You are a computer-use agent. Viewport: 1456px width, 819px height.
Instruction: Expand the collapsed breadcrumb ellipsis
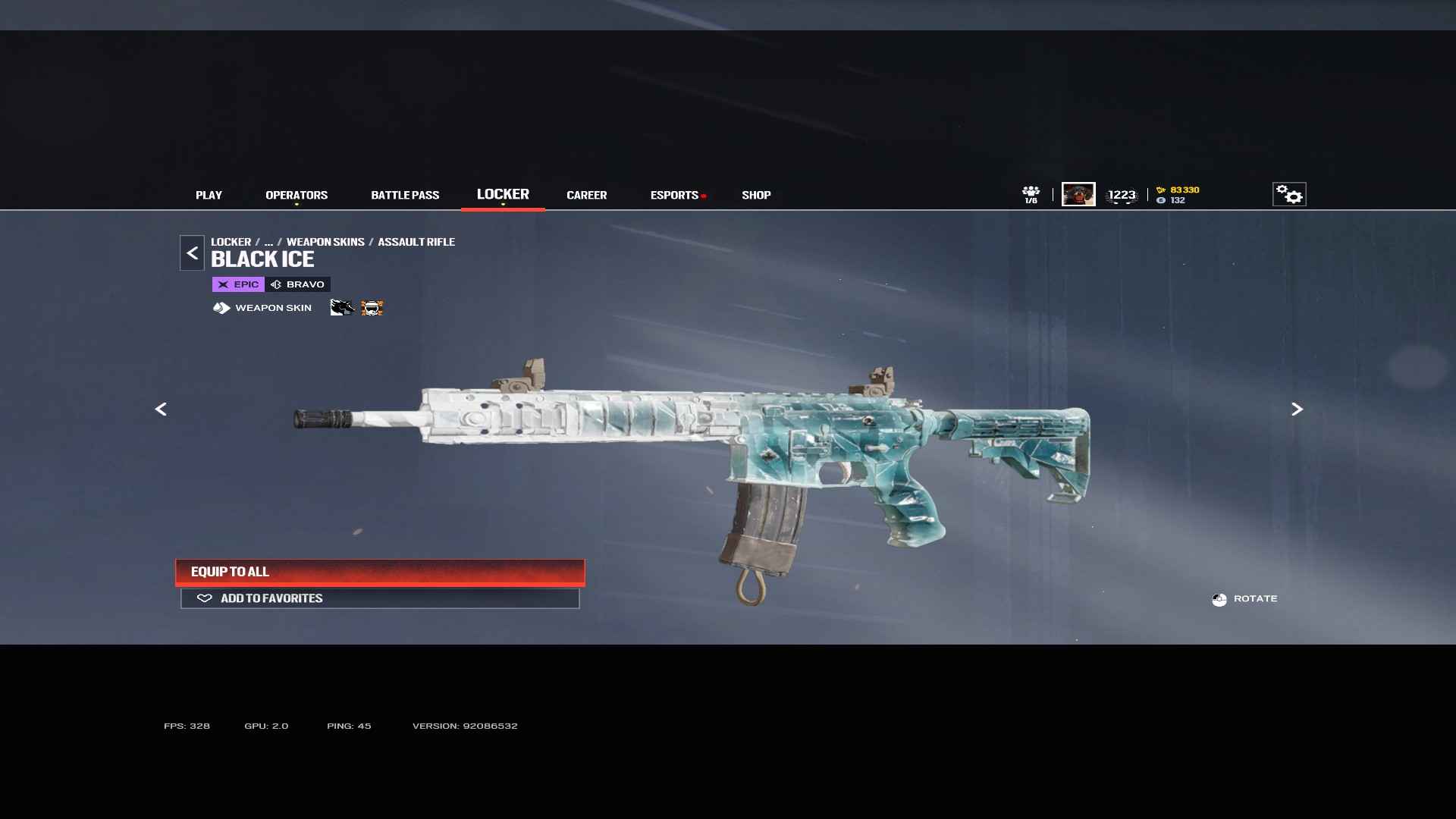[x=268, y=242]
